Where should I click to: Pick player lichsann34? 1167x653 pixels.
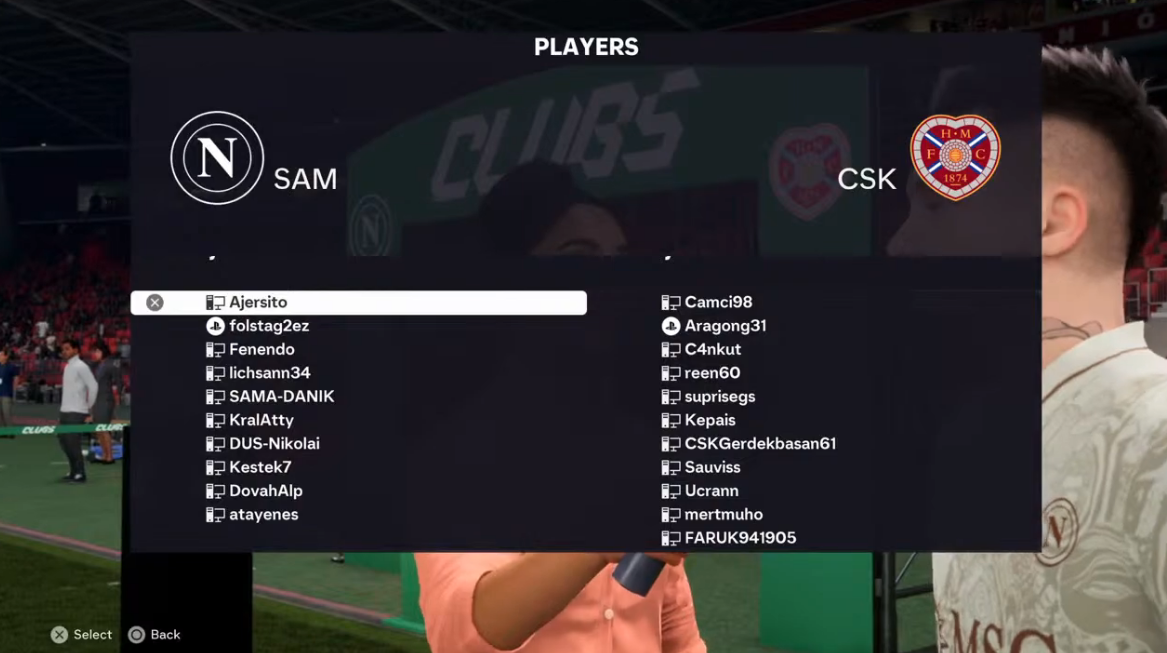coord(269,373)
